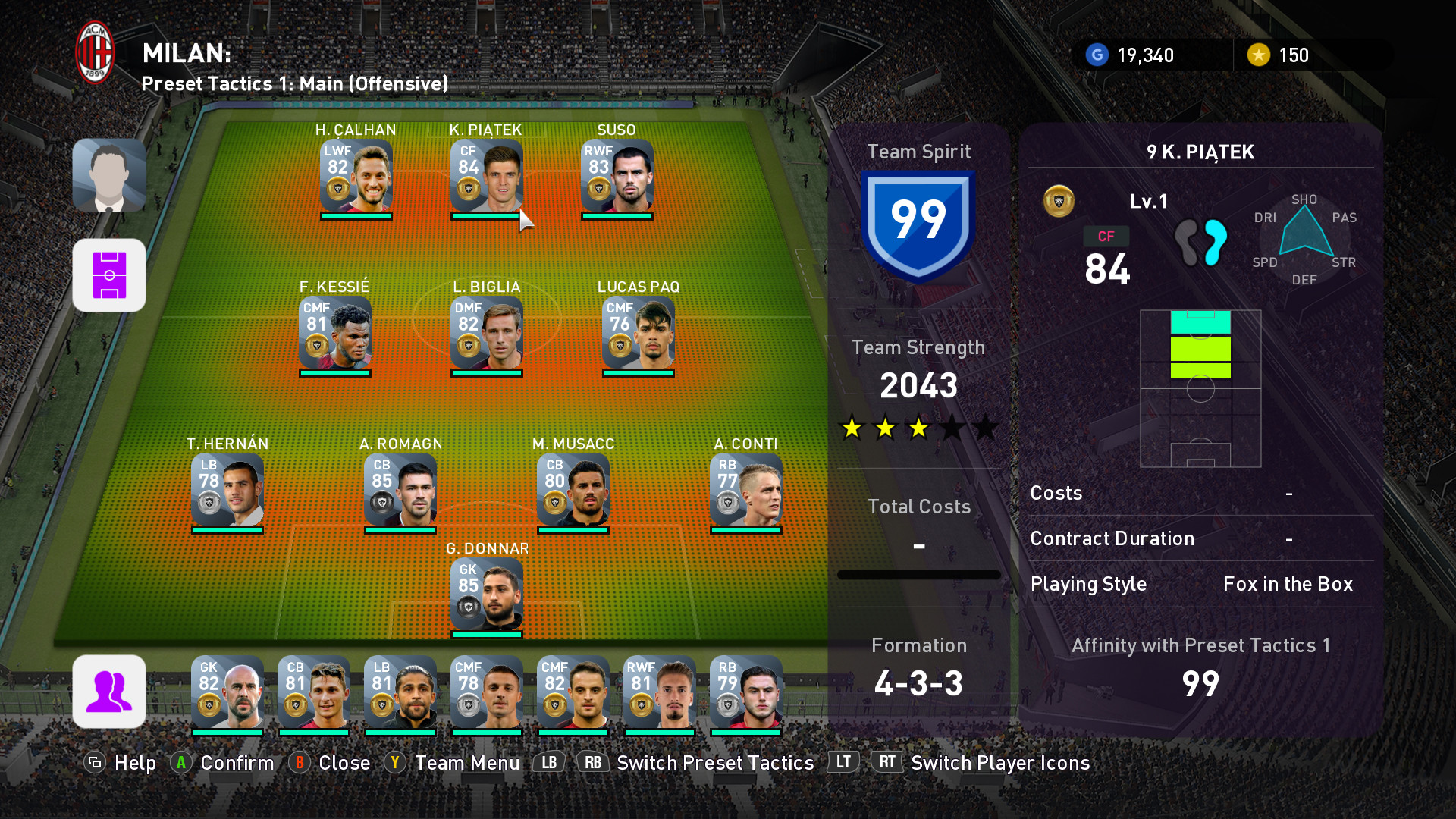1456x819 pixels.
Task: Choose the substitute LB rated 81
Action: pyautogui.click(x=400, y=692)
